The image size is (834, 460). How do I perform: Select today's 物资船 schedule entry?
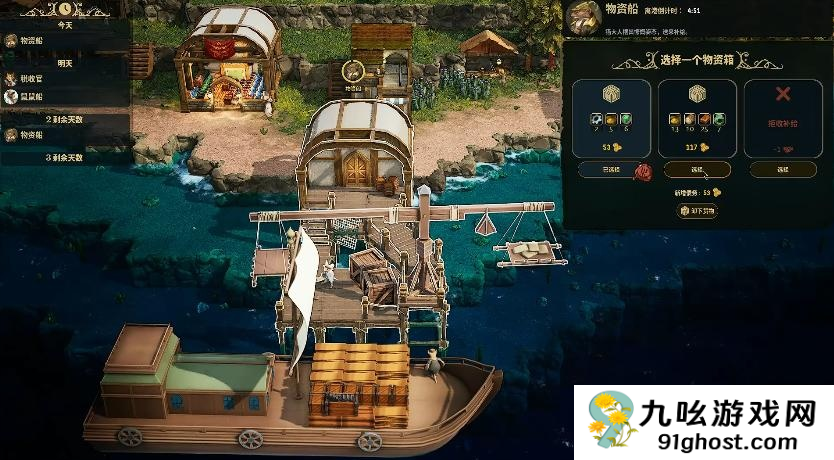[30, 41]
